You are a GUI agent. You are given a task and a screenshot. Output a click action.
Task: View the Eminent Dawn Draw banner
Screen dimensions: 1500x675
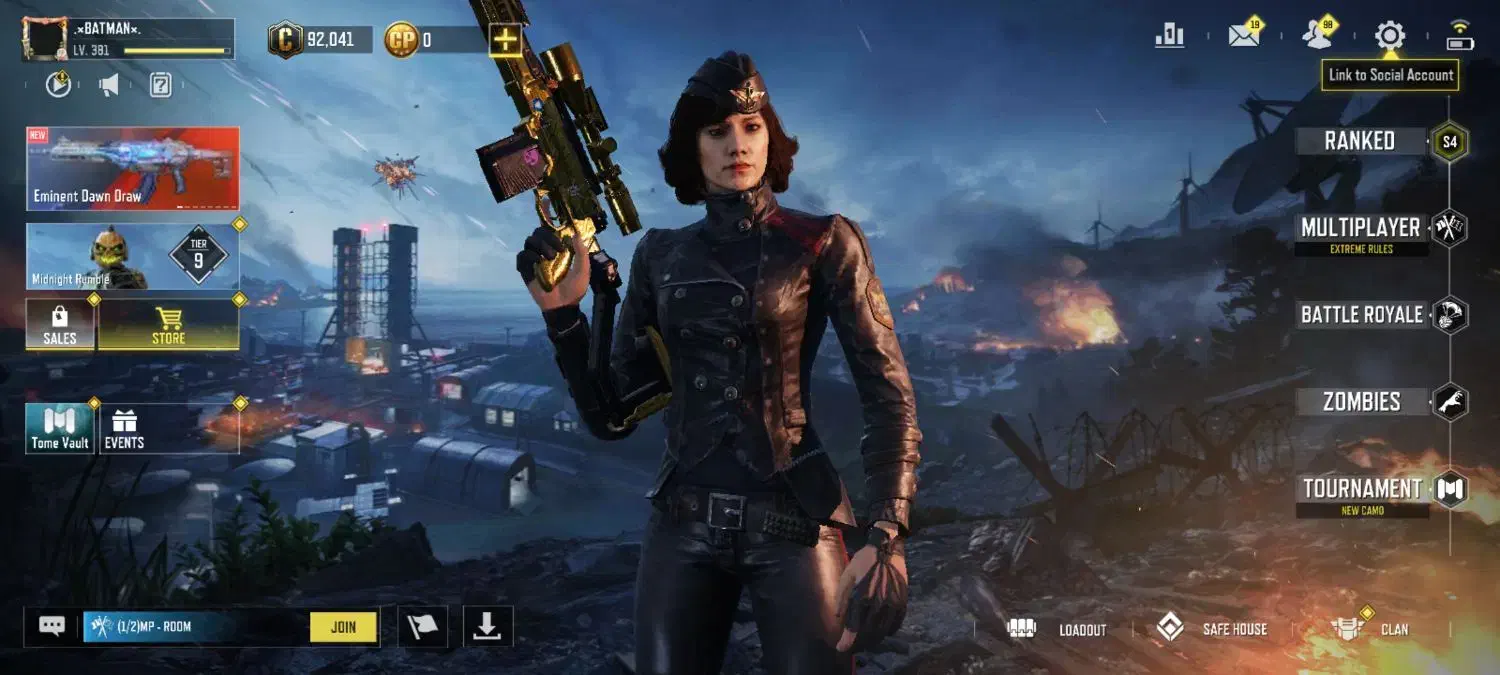point(133,168)
